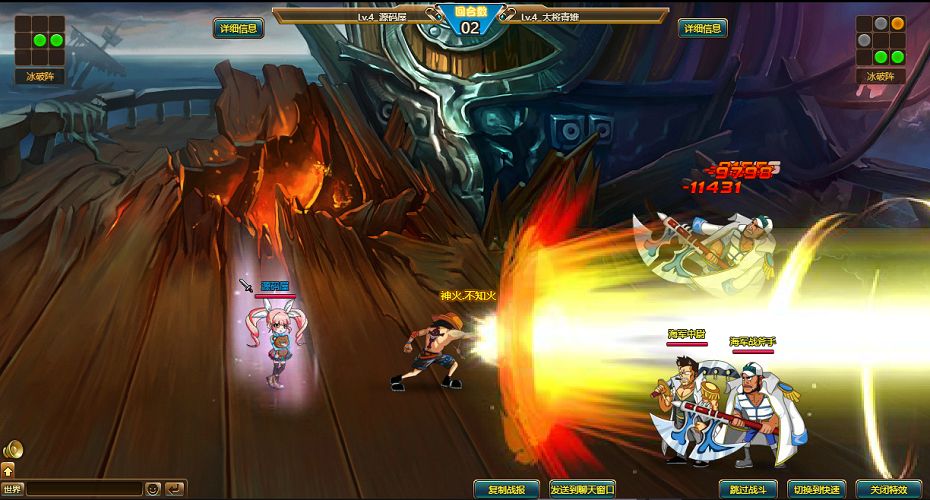The width and height of the screenshot is (930, 500).
Task: Focus the chat text input box
Action: [x=84, y=489]
